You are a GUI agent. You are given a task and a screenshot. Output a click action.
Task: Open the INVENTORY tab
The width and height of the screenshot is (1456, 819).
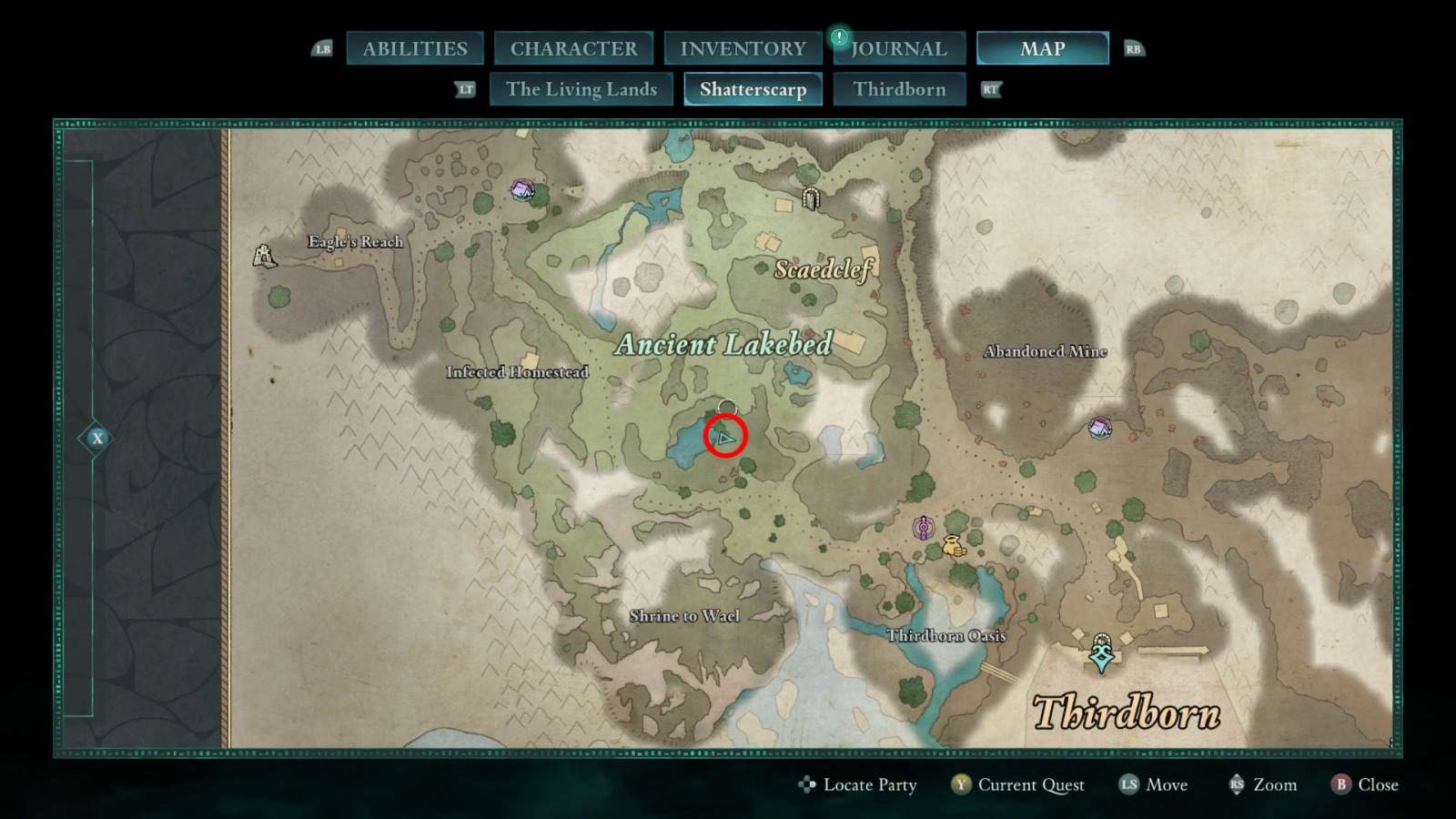point(742,48)
